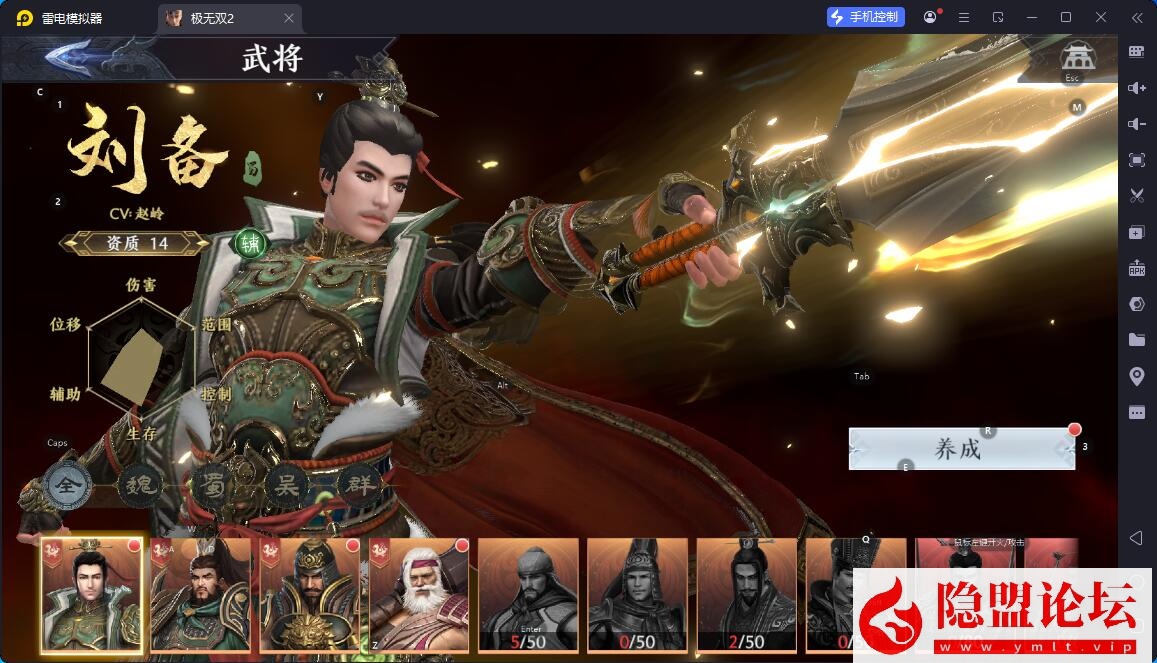Open the locked hero card showing 5/50
Screen dimensions: 1157x663
[528, 593]
